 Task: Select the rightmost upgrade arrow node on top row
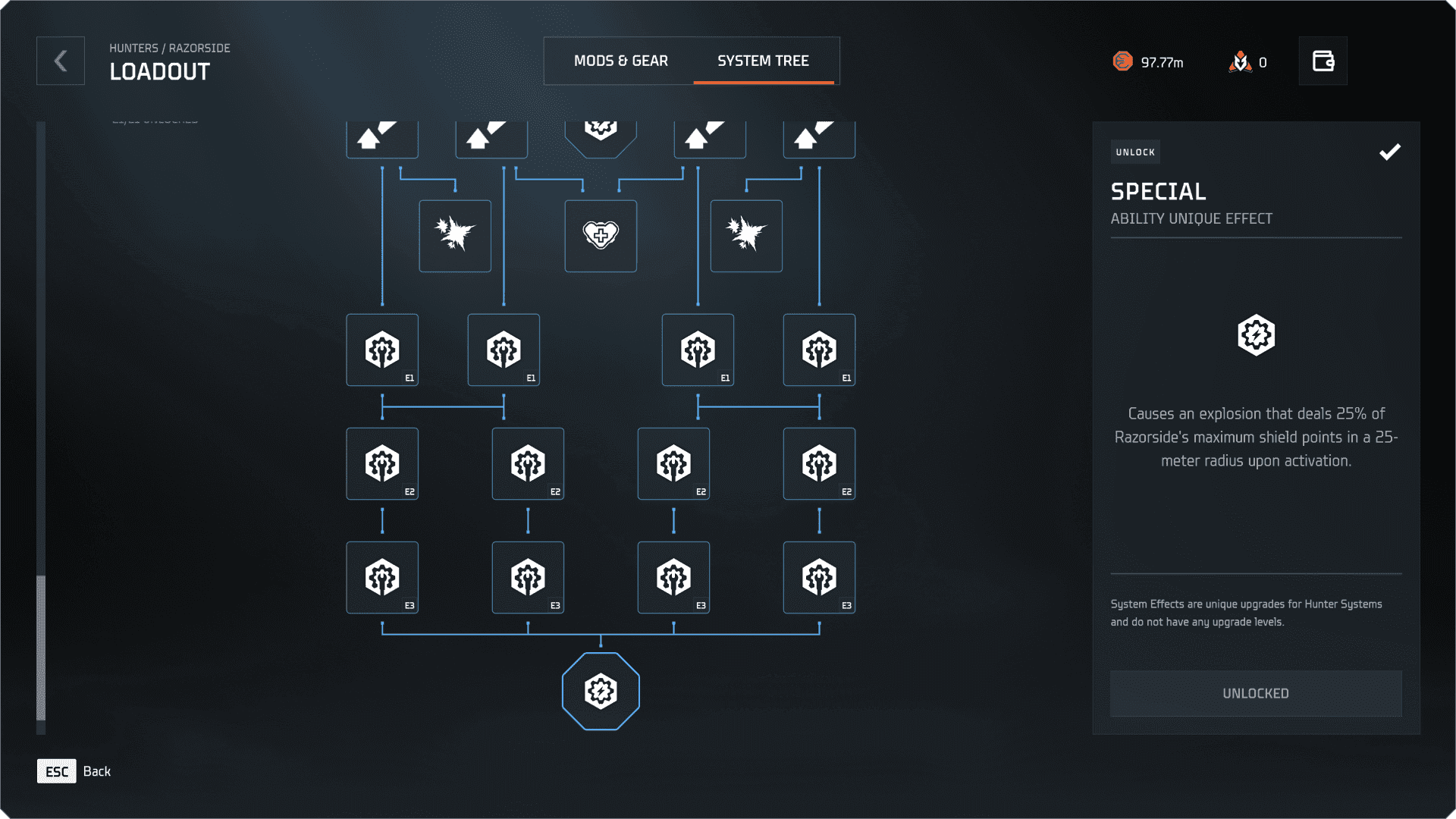tap(819, 136)
